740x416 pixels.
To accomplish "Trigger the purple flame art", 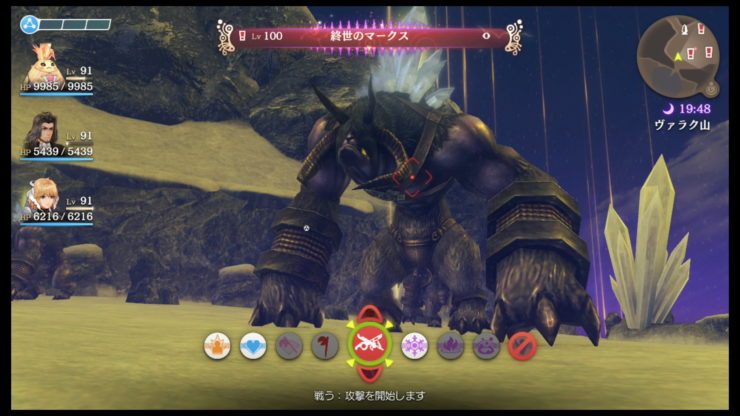I will [x=450, y=346].
